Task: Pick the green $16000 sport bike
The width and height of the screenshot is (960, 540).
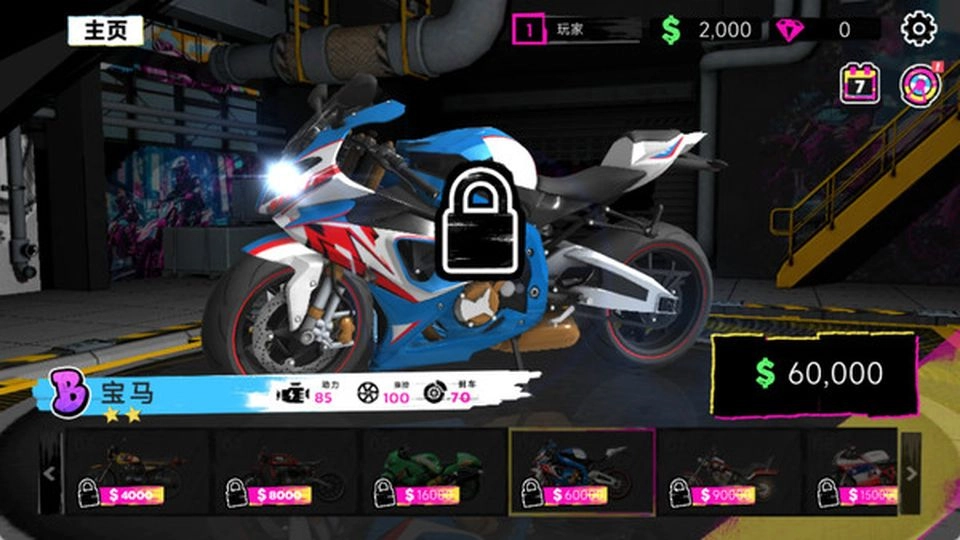Action: pos(432,473)
